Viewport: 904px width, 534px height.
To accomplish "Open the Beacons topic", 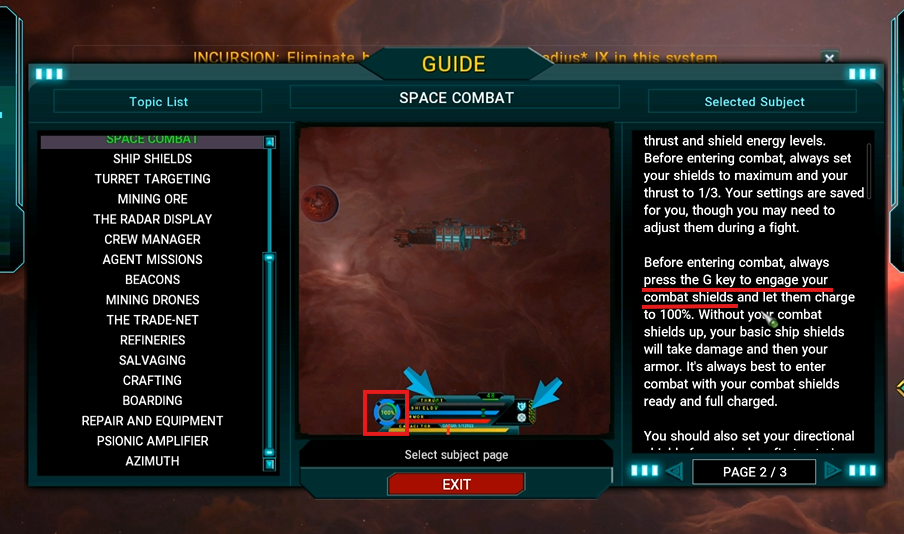I will coord(152,279).
